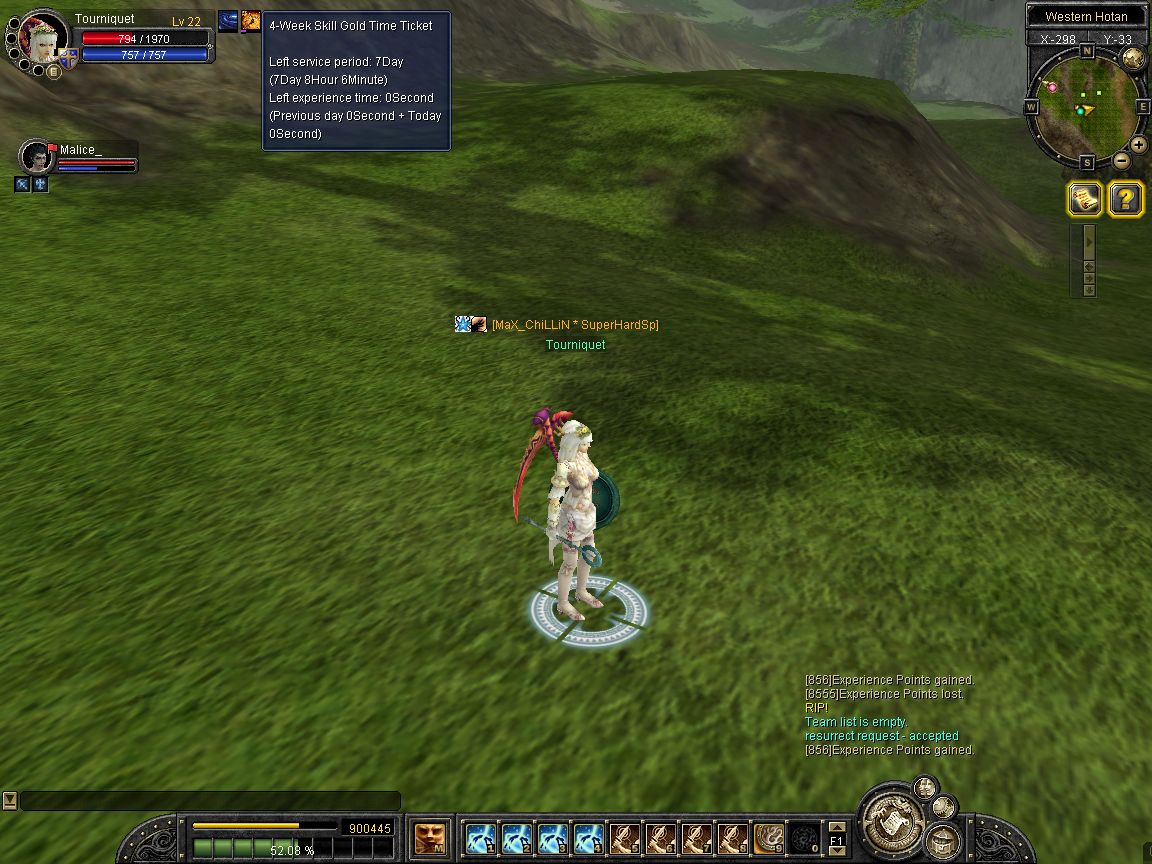Image resolution: width=1152 pixels, height=864 pixels.
Task: Use the sword skill in slot 5
Action: [625, 837]
